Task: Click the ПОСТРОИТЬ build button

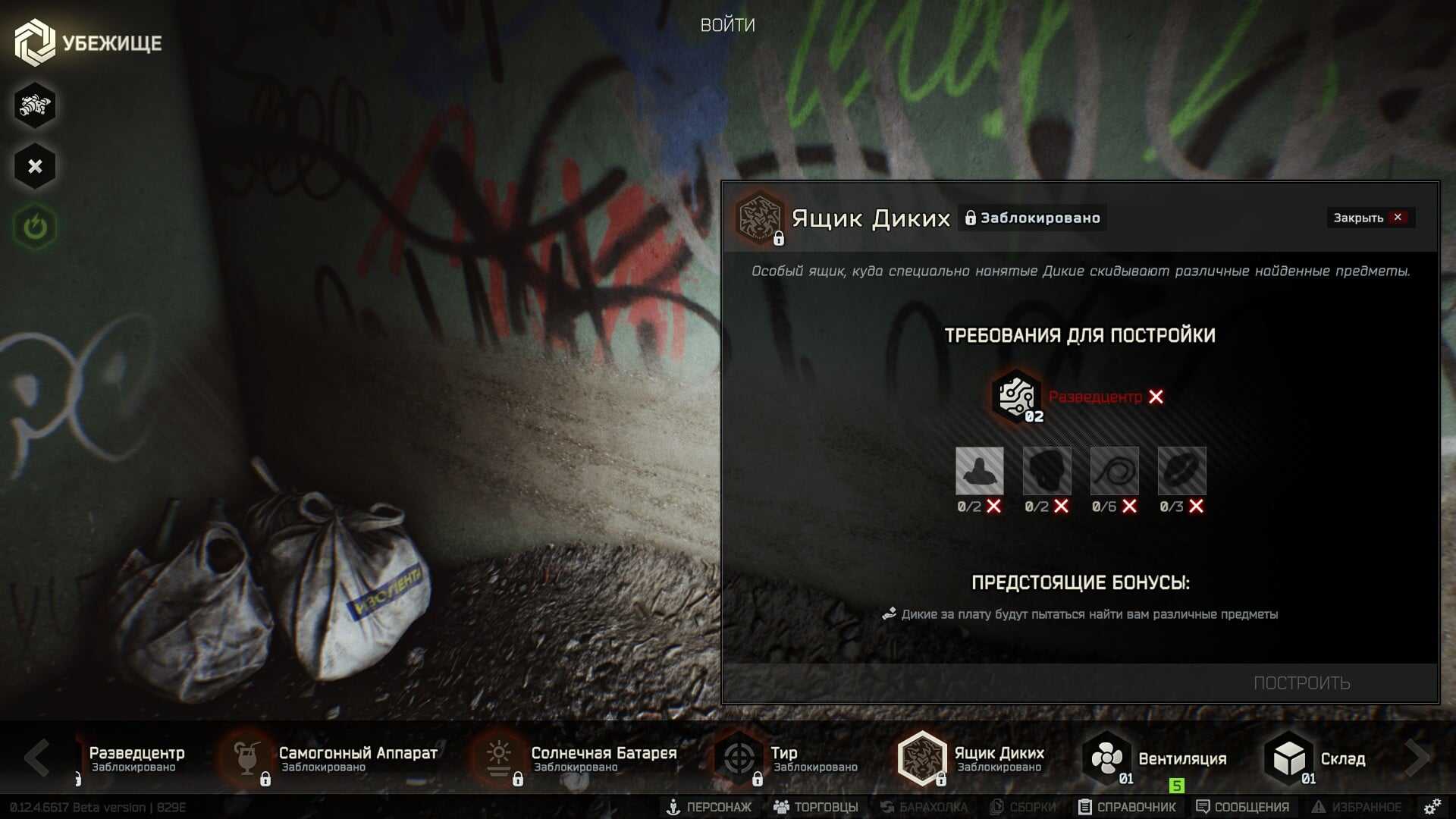Action: (x=1301, y=682)
